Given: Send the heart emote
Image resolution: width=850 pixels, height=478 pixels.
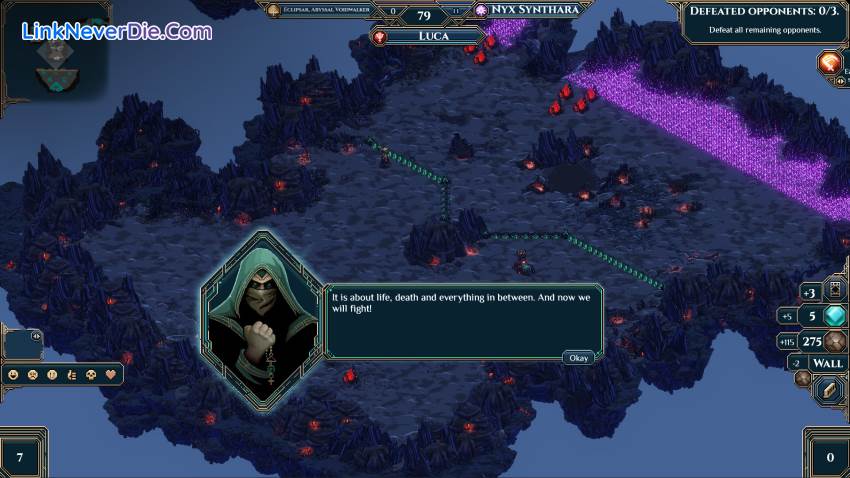Looking at the screenshot, I should tap(109, 375).
